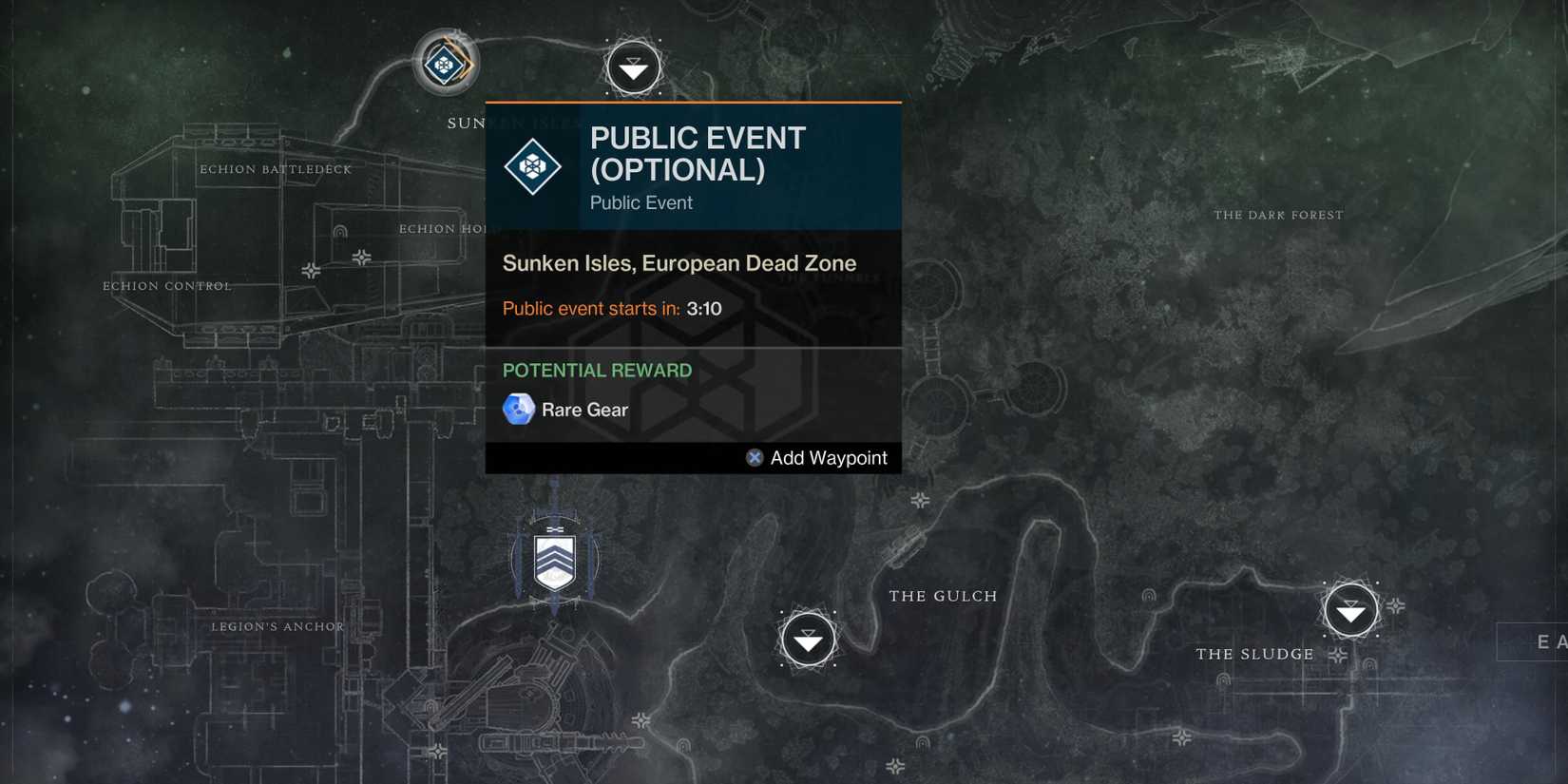Select the THE DARK FOREST region label
The height and width of the screenshot is (784, 1568).
click(x=1280, y=215)
